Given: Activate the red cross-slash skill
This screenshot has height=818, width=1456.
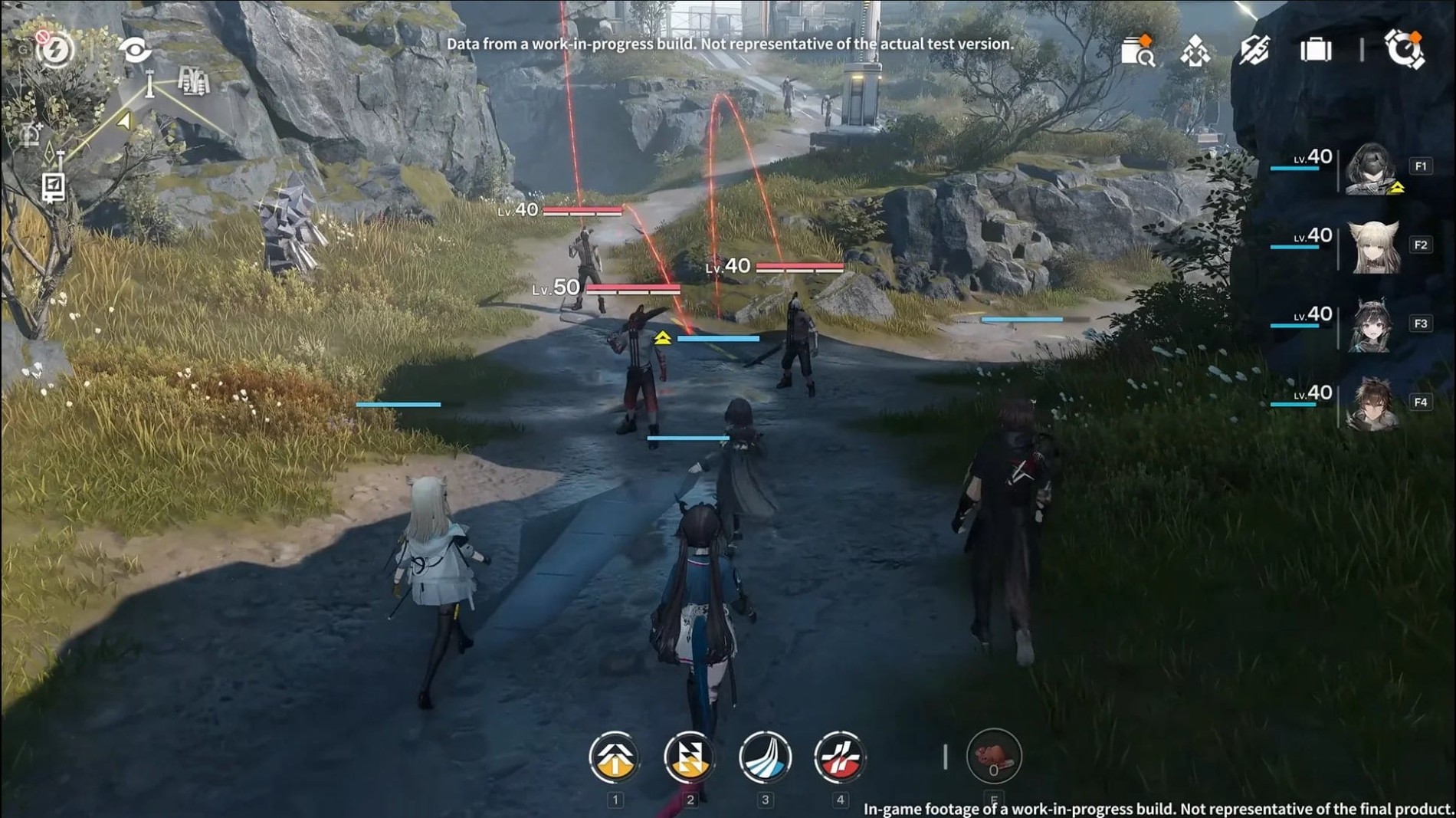Looking at the screenshot, I should coord(840,757).
